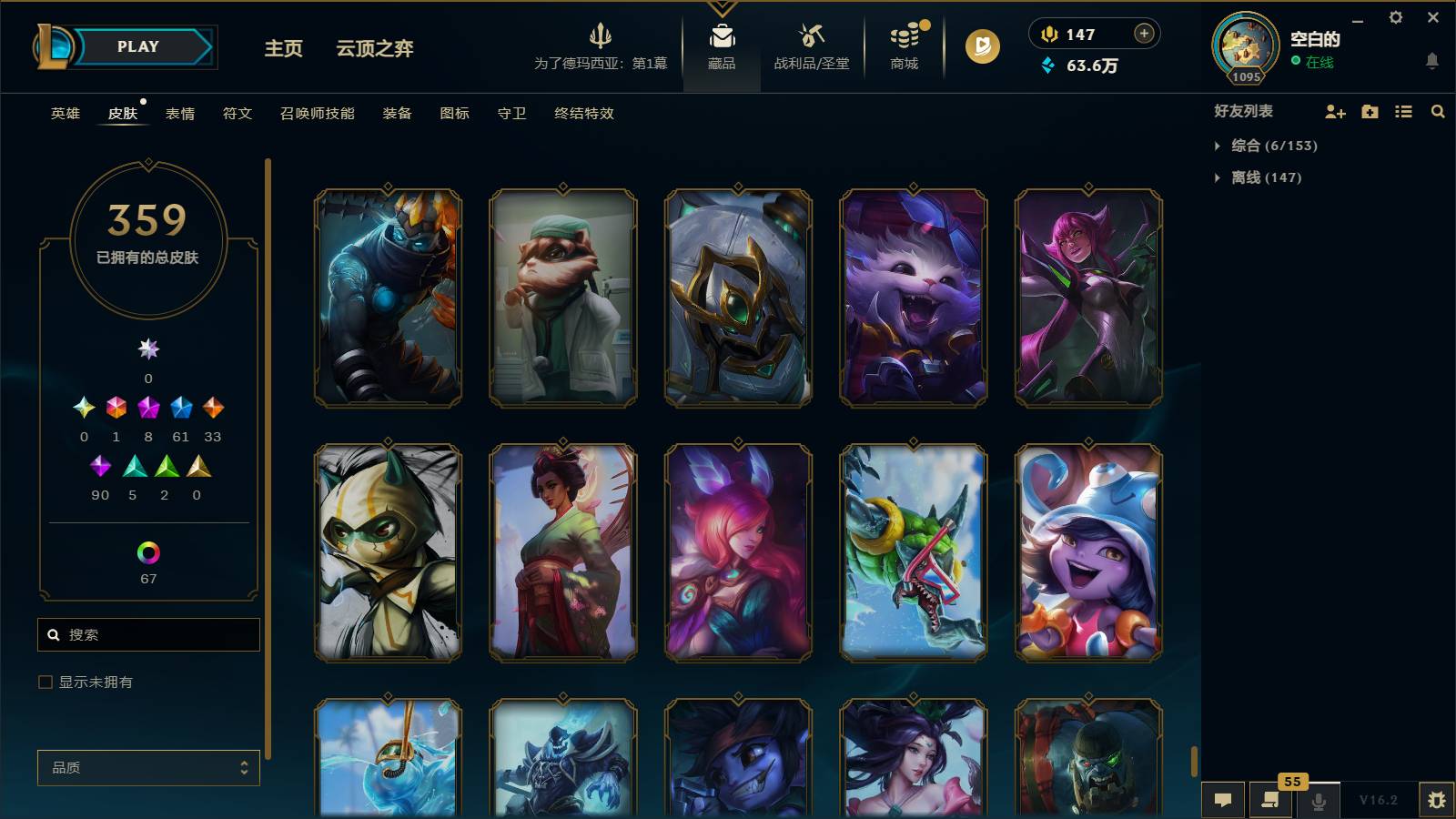Open the 云顶之弈 menu item
The image size is (1456, 819).
375,50
